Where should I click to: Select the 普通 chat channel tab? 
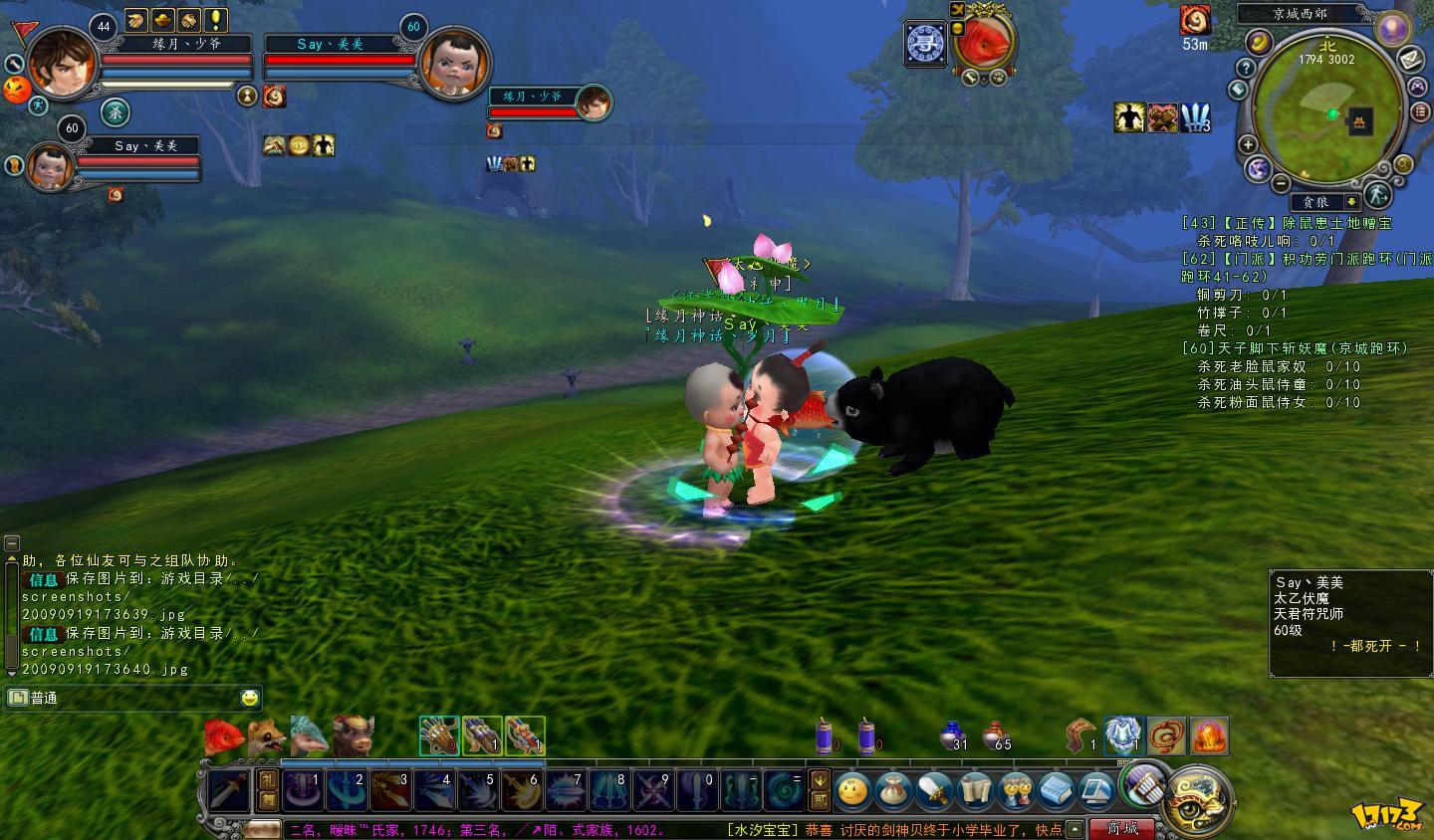45,698
